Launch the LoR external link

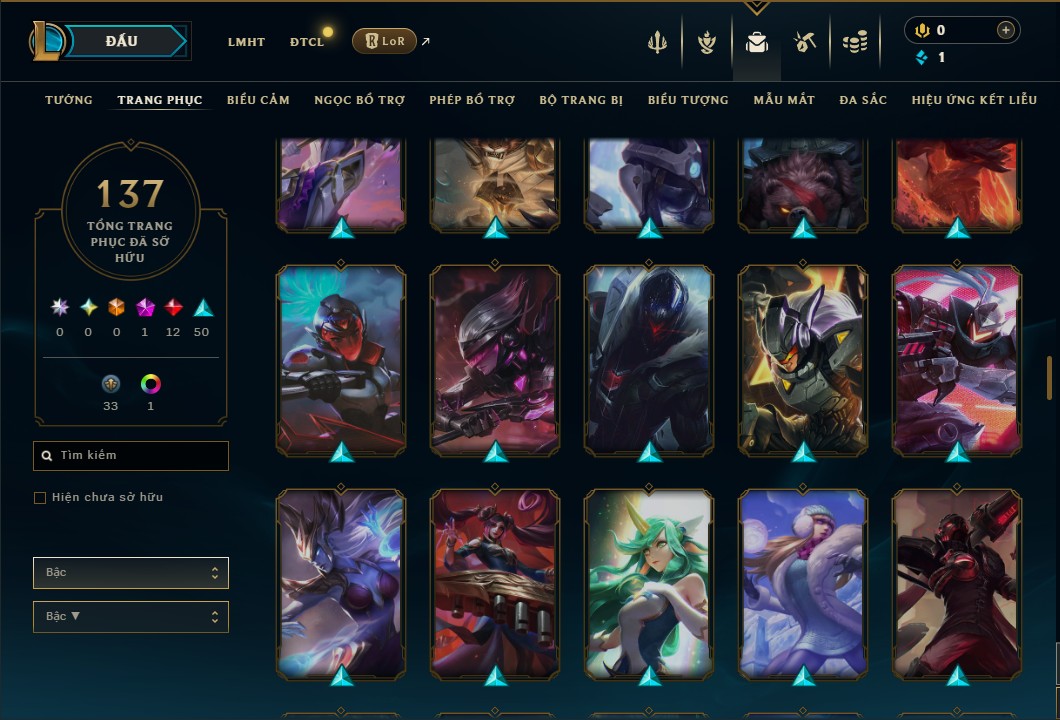[x=385, y=41]
